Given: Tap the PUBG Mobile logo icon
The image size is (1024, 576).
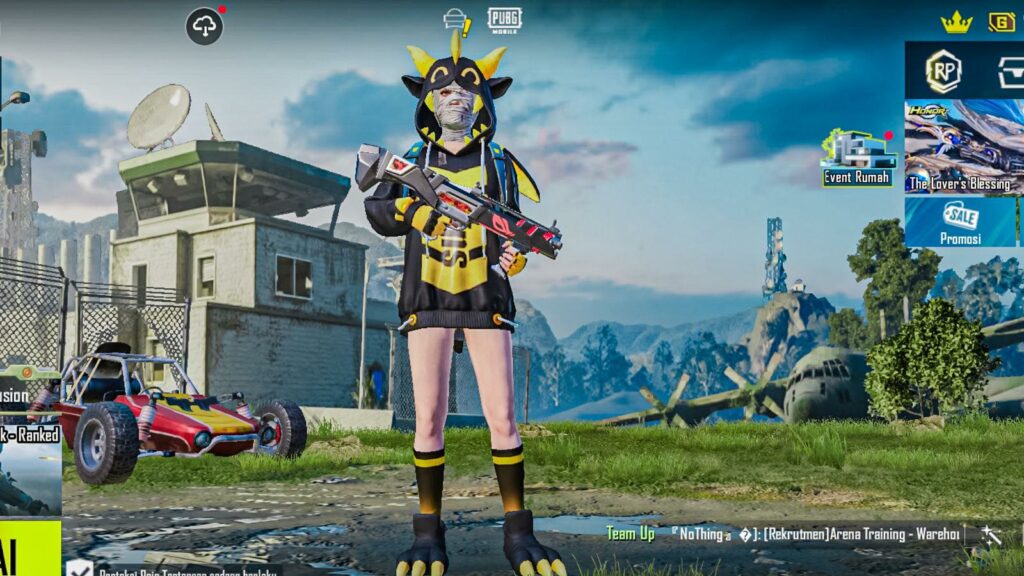Looking at the screenshot, I should coord(504,20).
